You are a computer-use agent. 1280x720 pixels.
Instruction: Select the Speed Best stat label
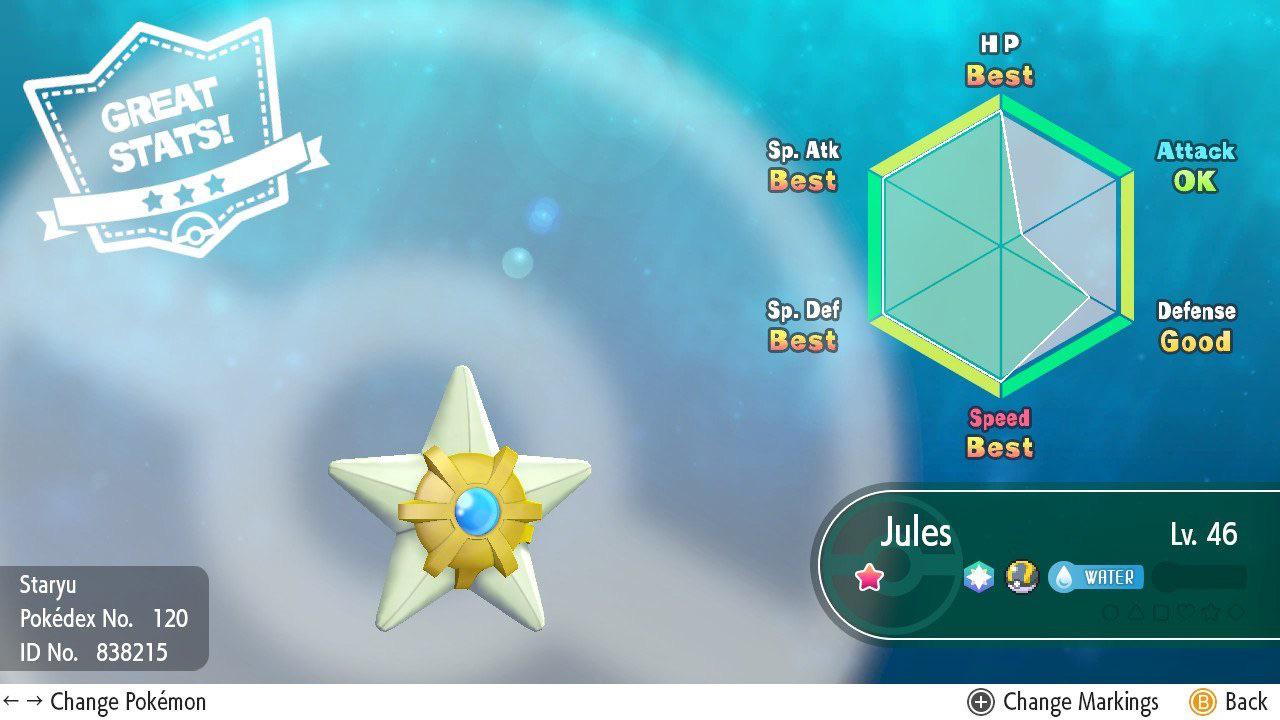tap(1000, 433)
